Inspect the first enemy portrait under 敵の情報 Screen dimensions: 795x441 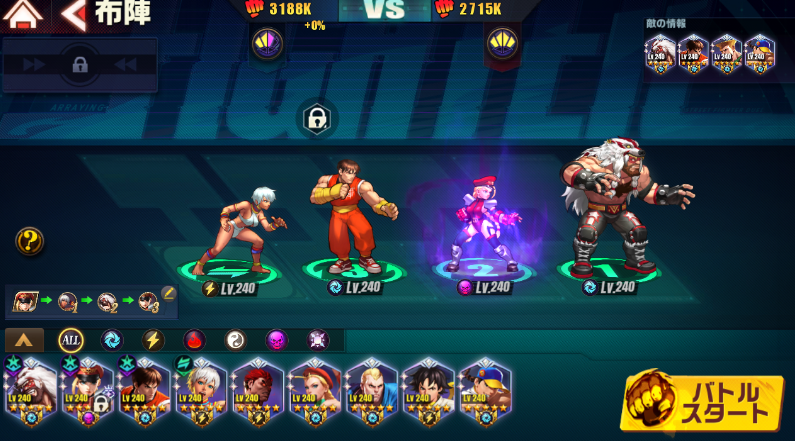tap(660, 50)
